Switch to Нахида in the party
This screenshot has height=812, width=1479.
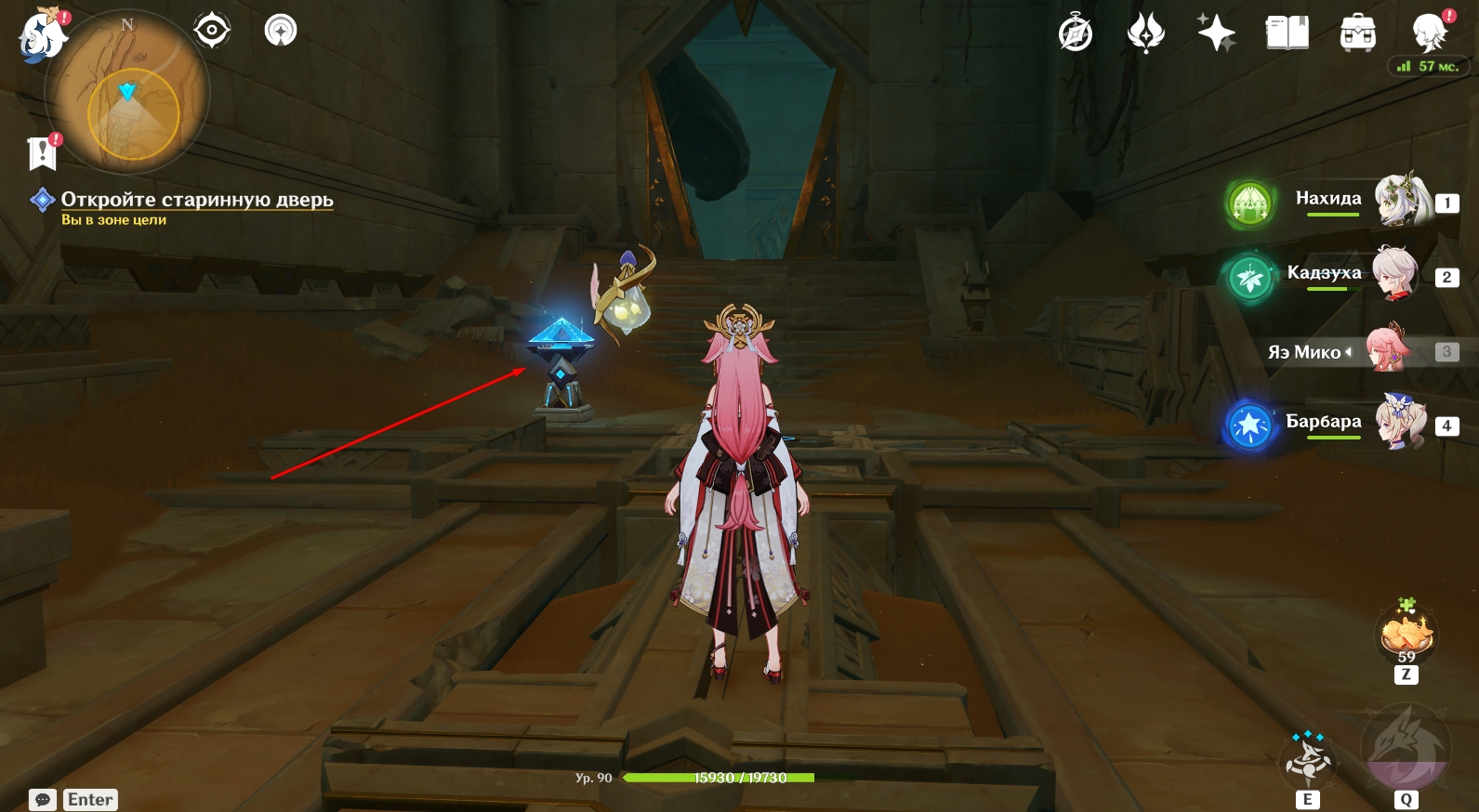tap(1403, 200)
